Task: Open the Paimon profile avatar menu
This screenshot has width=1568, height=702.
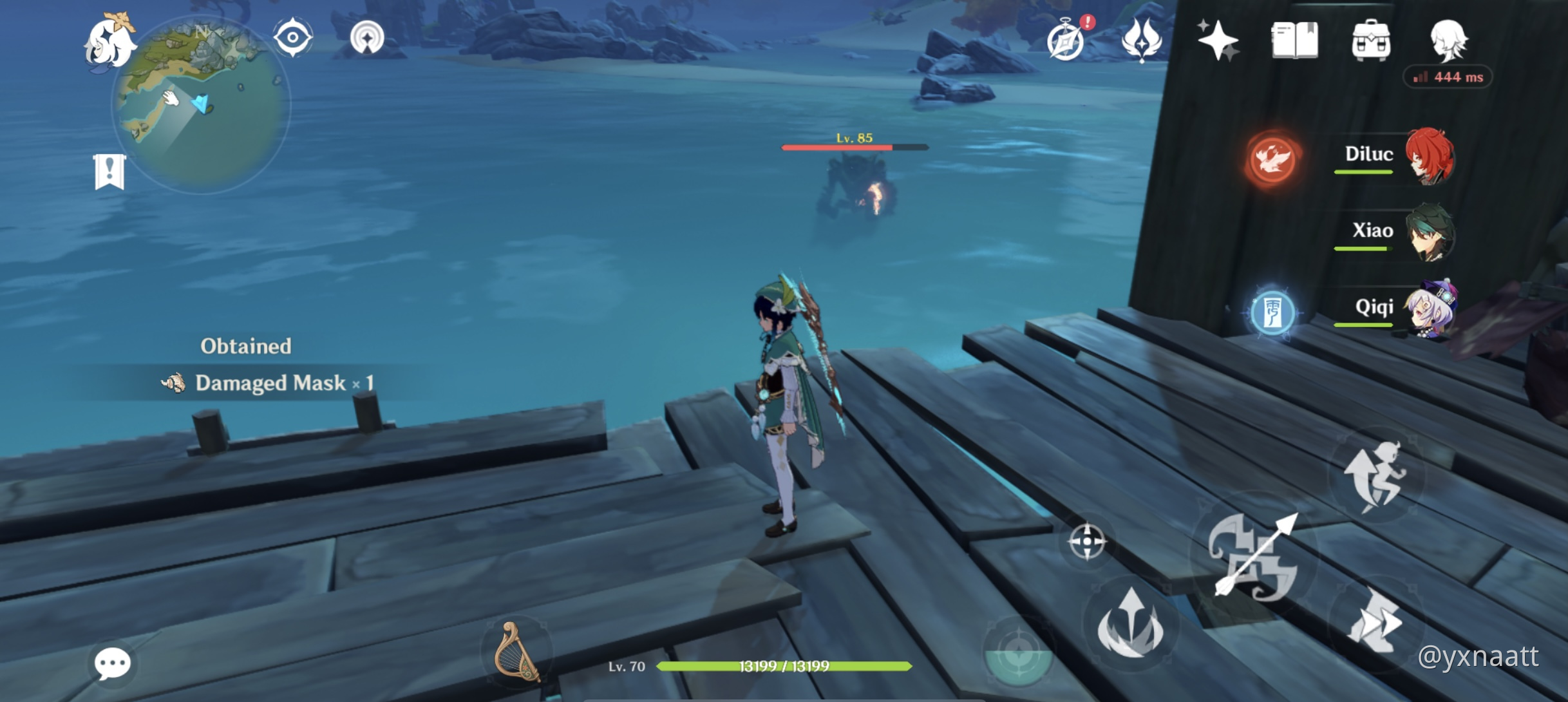Action: pyautogui.click(x=1449, y=42)
